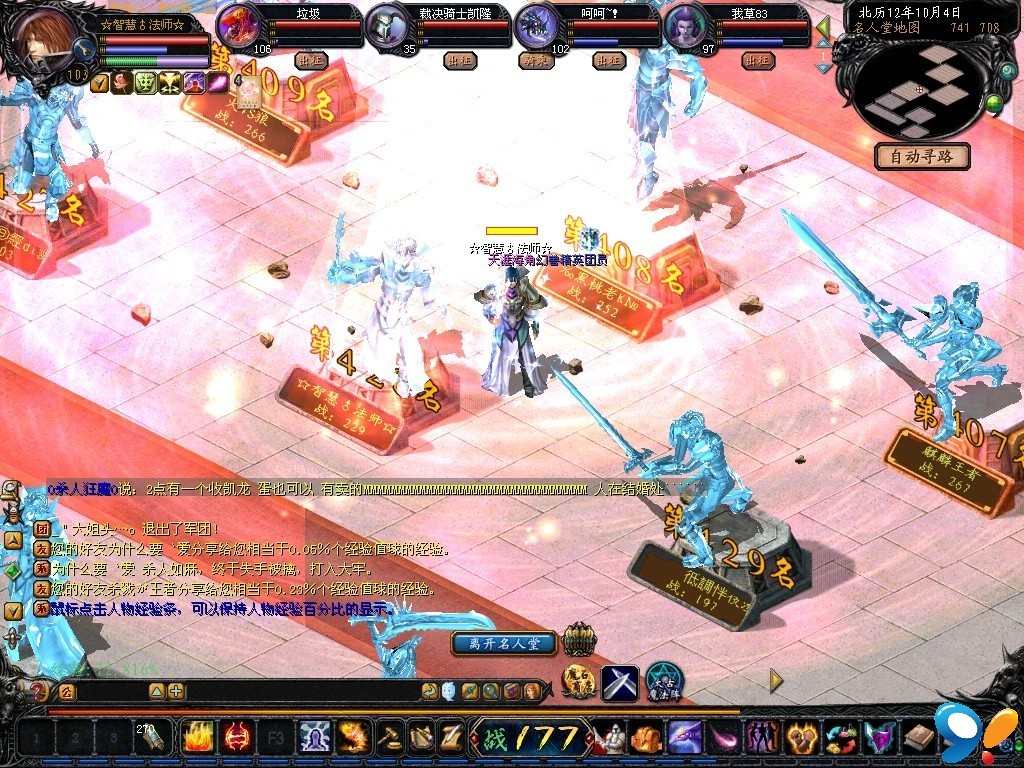Click the red question mark help icon
The width and height of the screenshot is (1024, 768).
(39, 691)
